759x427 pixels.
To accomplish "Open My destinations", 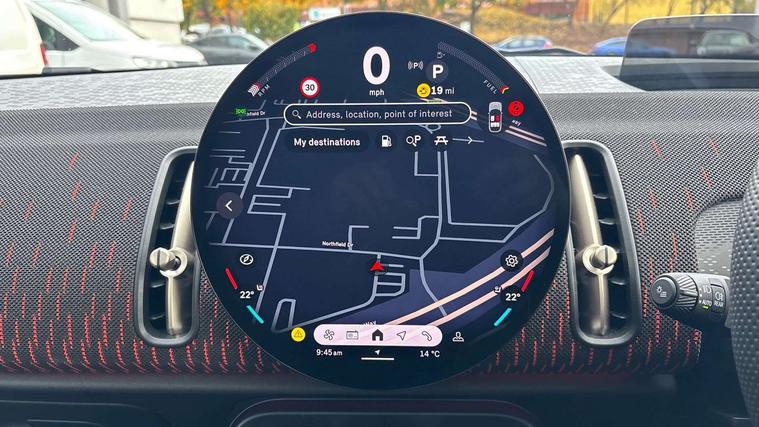I will pyautogui.click(x=327, y=142).
